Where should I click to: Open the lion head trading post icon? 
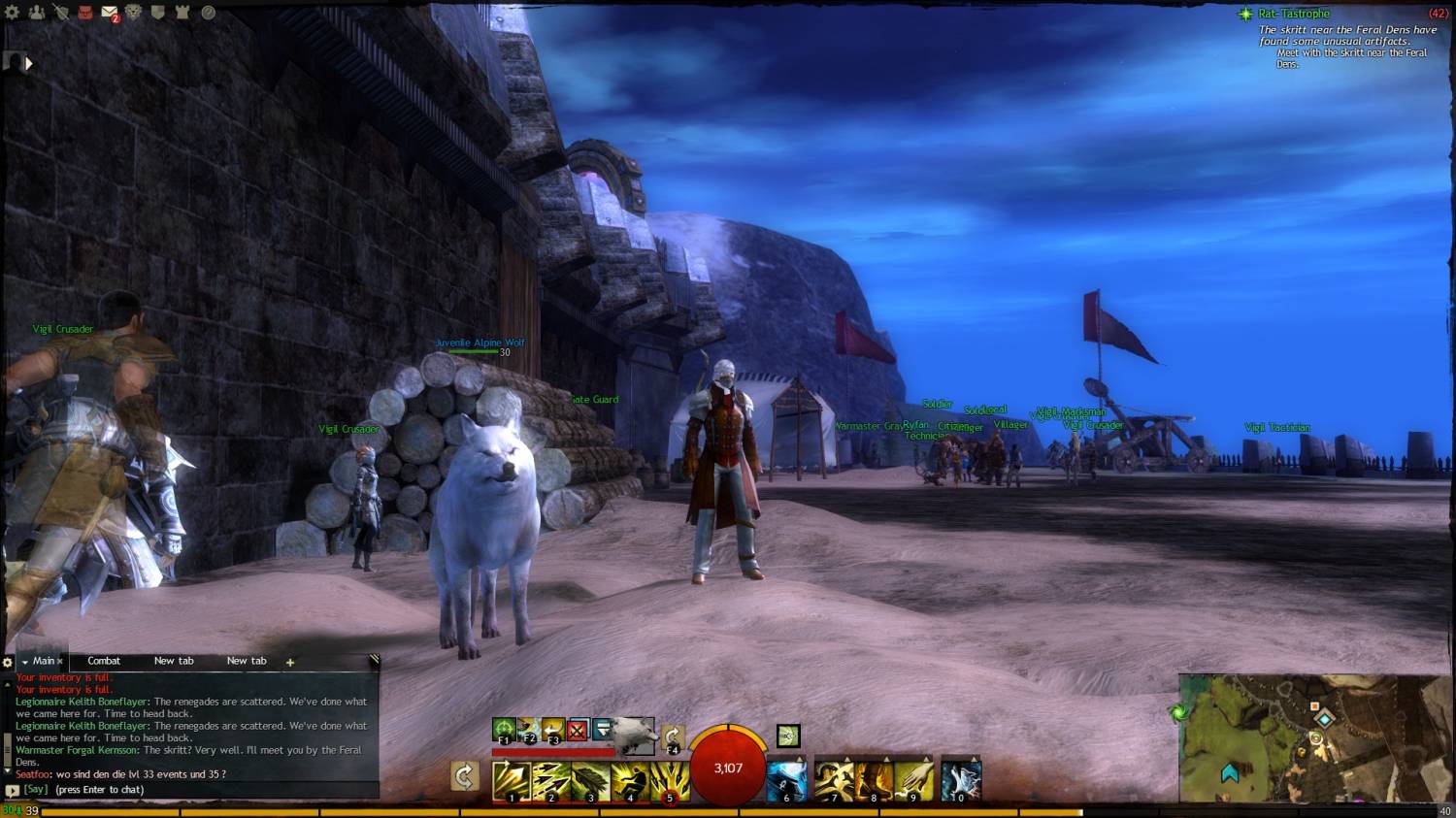(134, 13)
